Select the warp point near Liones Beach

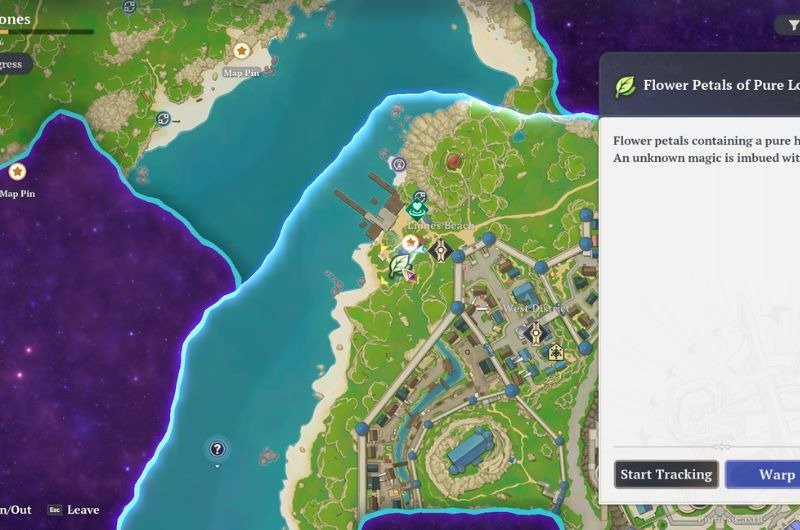pyautogui.click(x=441, y=249)
